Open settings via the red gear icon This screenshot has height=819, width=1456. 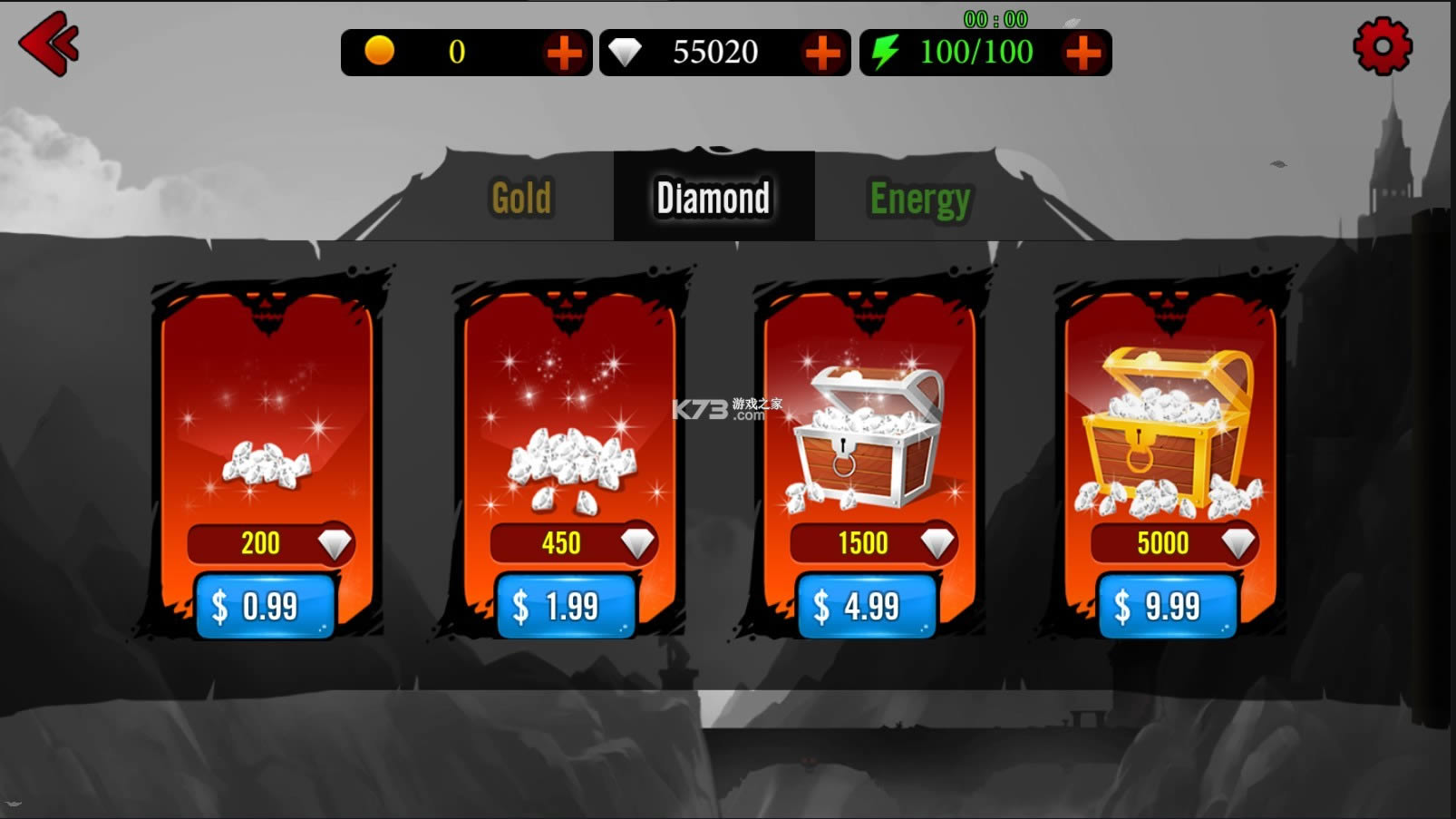pyautogui.click(x=1382, y=46)
